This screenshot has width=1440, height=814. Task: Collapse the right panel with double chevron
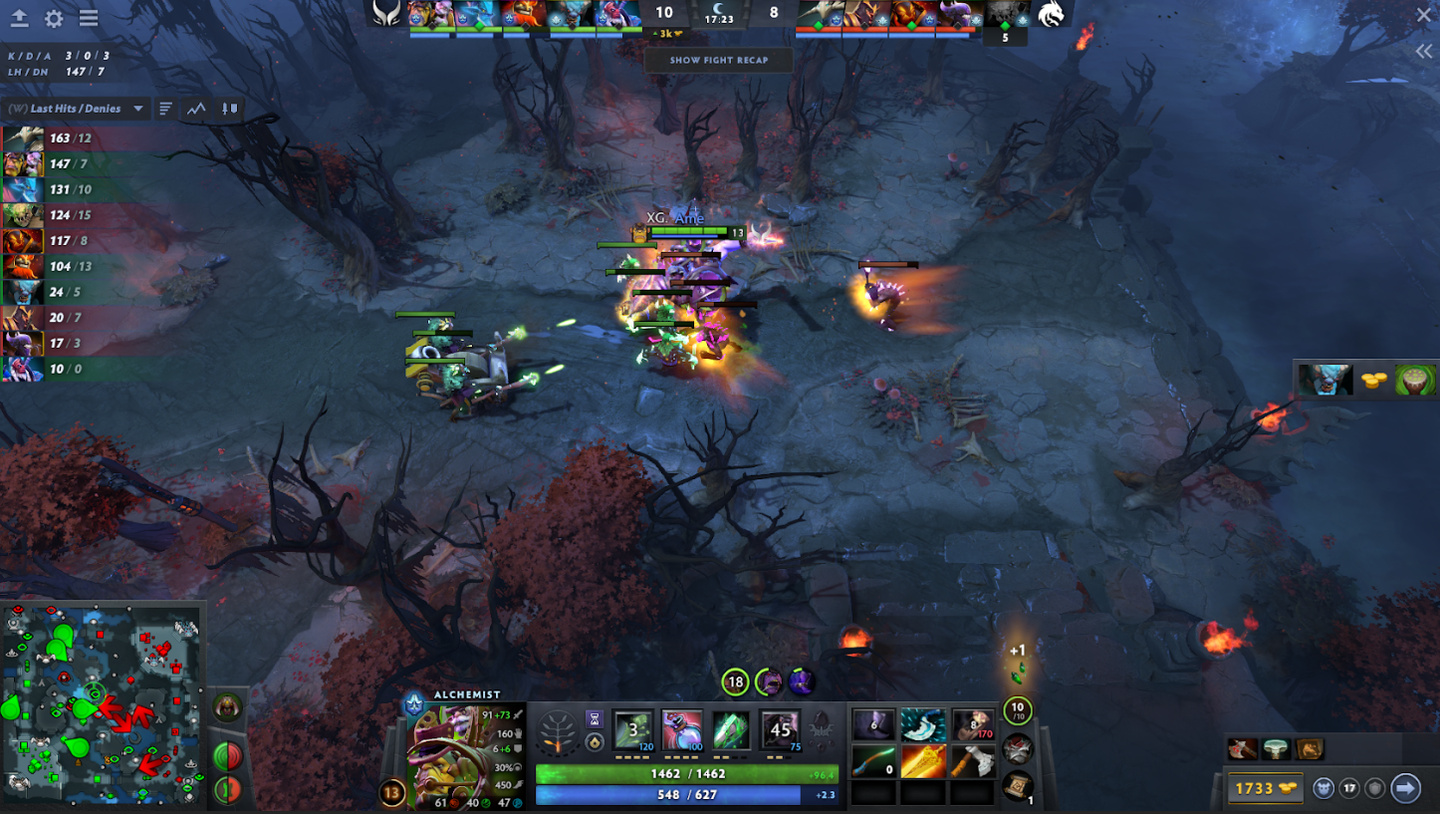(1424, 52)
